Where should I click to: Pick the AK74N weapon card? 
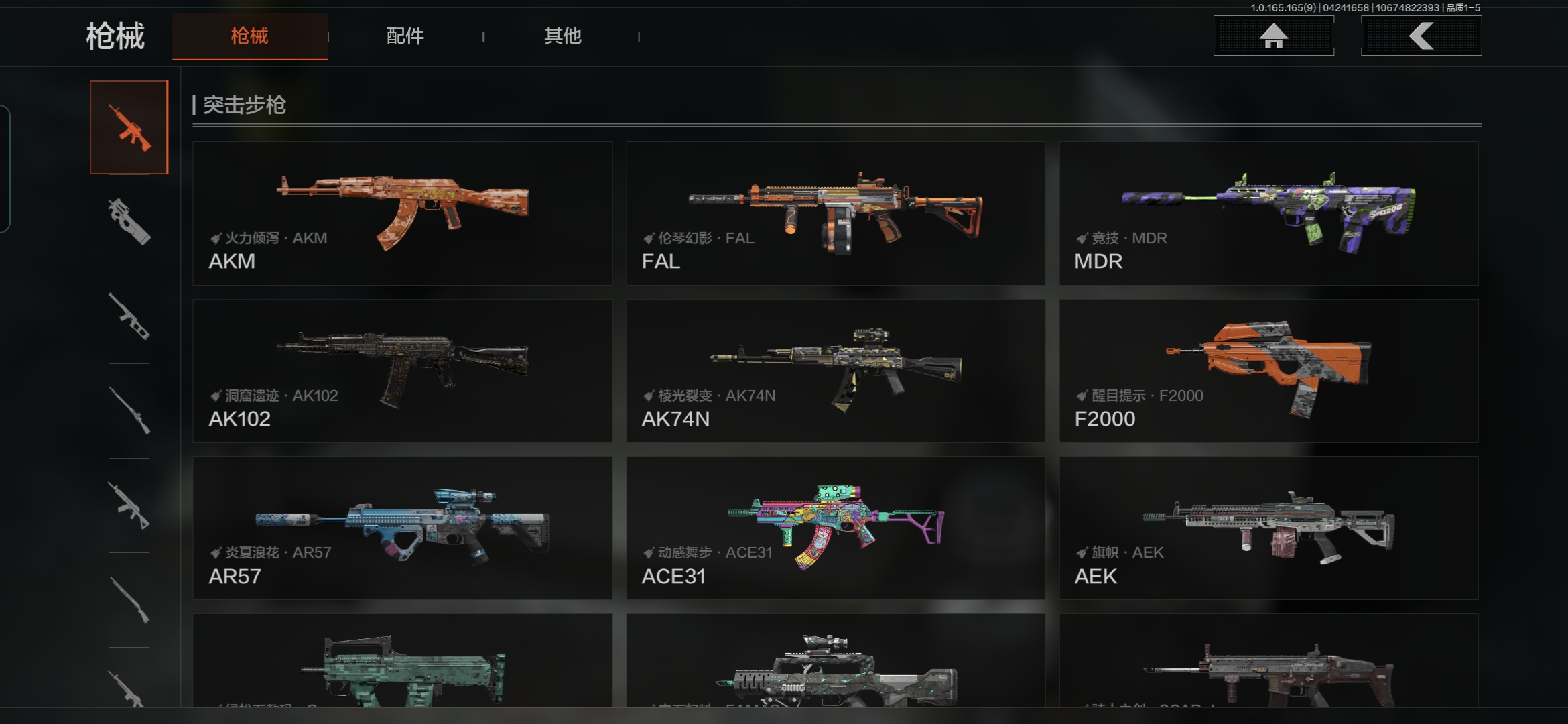point(836,371)
